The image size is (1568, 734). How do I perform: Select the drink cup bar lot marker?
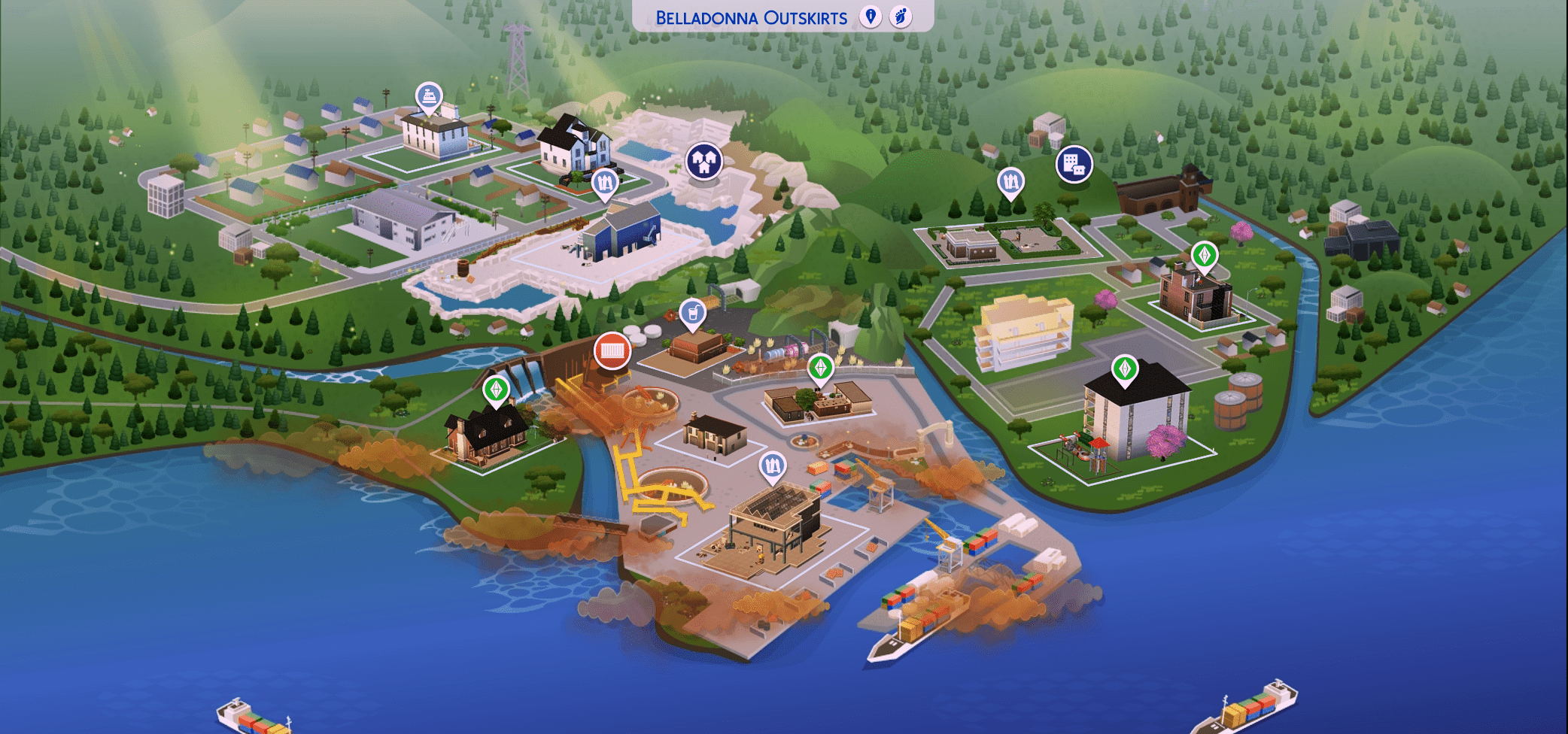click(x=692, y=312)
